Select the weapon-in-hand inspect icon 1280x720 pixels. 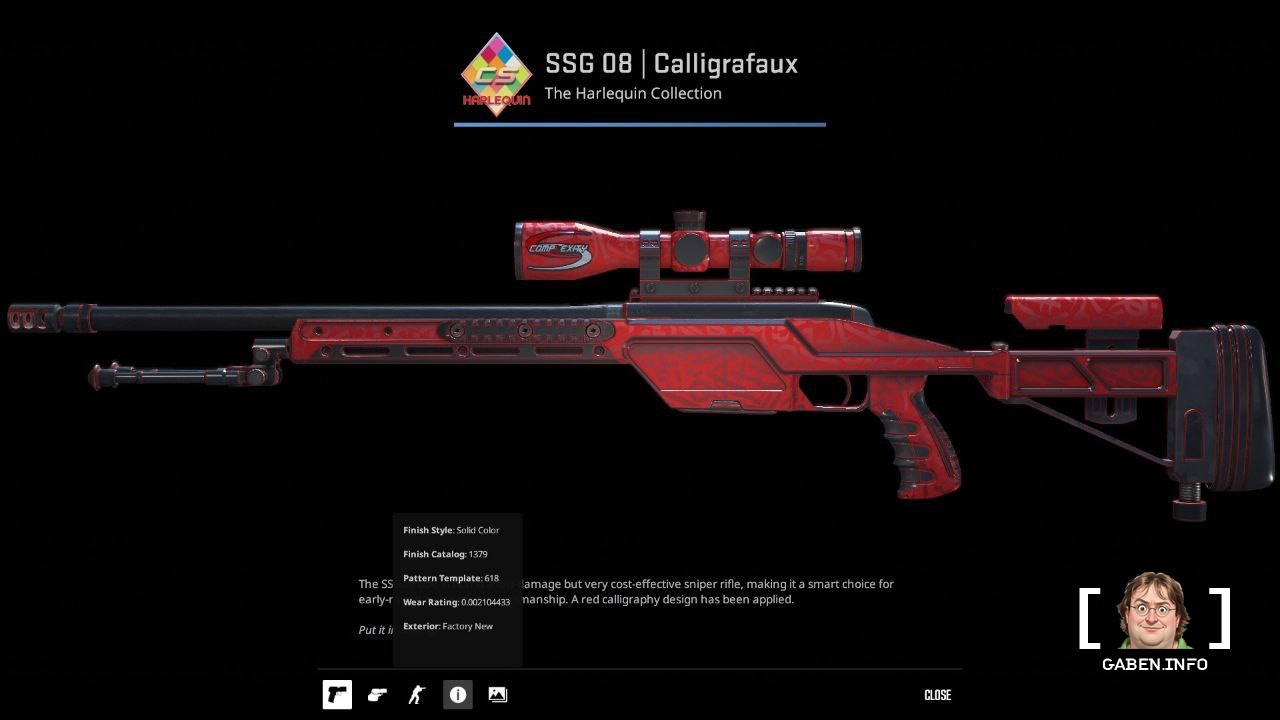377,694
